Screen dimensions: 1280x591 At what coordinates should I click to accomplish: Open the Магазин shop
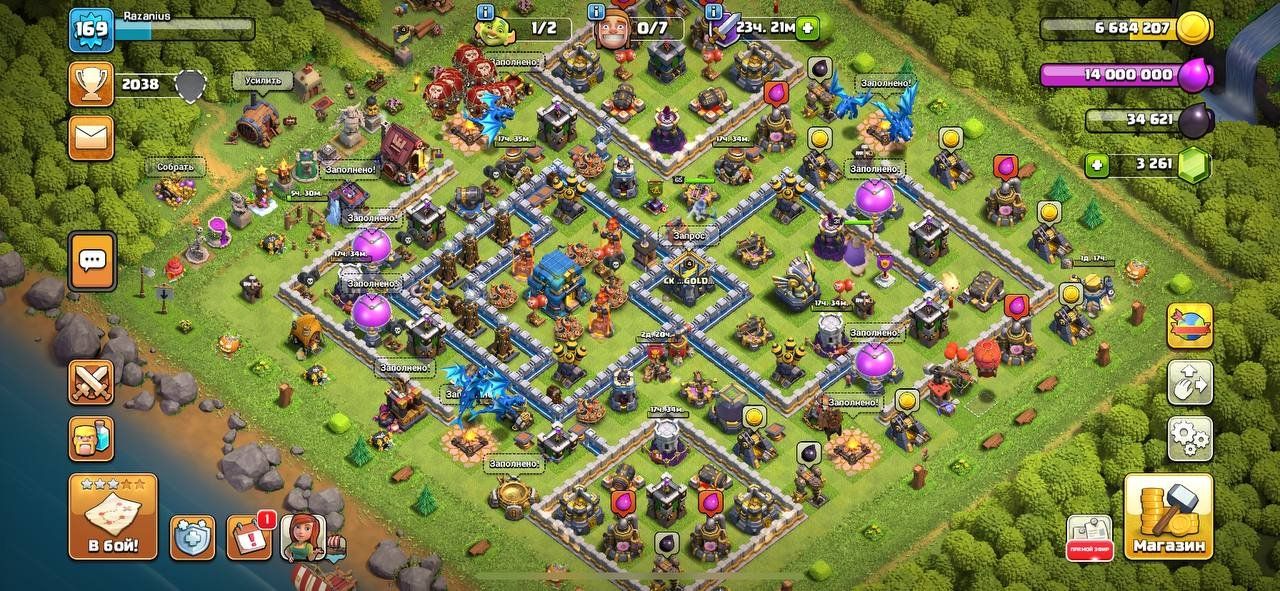pyautogui.click(x=1167, y=516)
